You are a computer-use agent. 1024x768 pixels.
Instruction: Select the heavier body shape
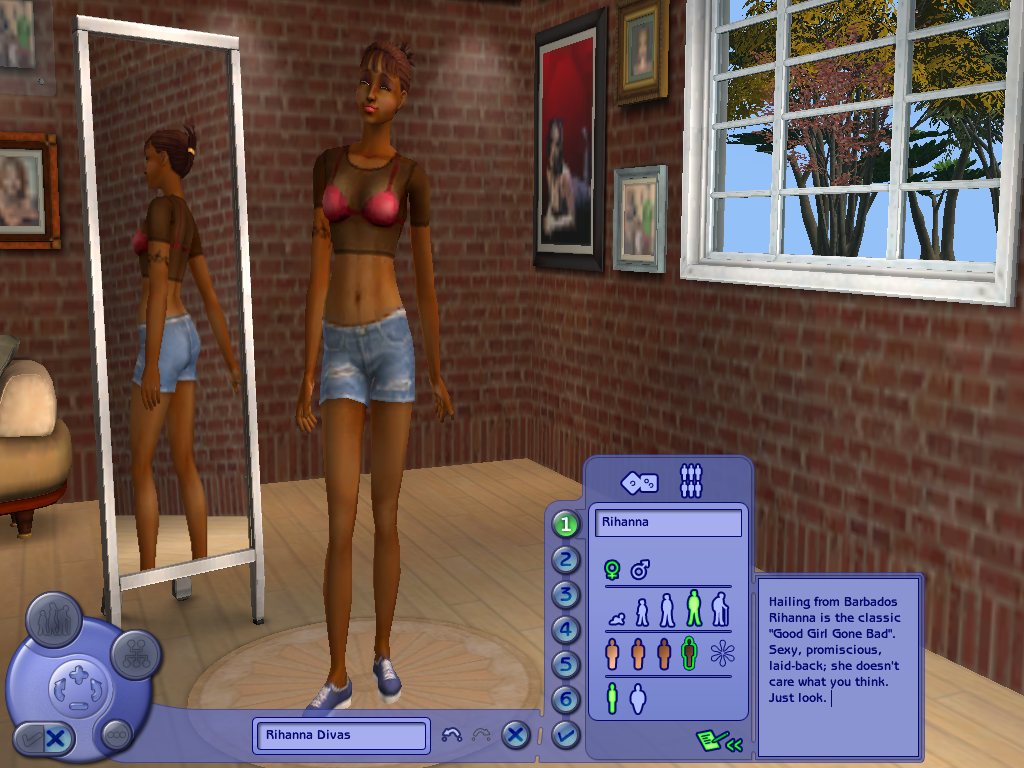[x=638, y=699]
